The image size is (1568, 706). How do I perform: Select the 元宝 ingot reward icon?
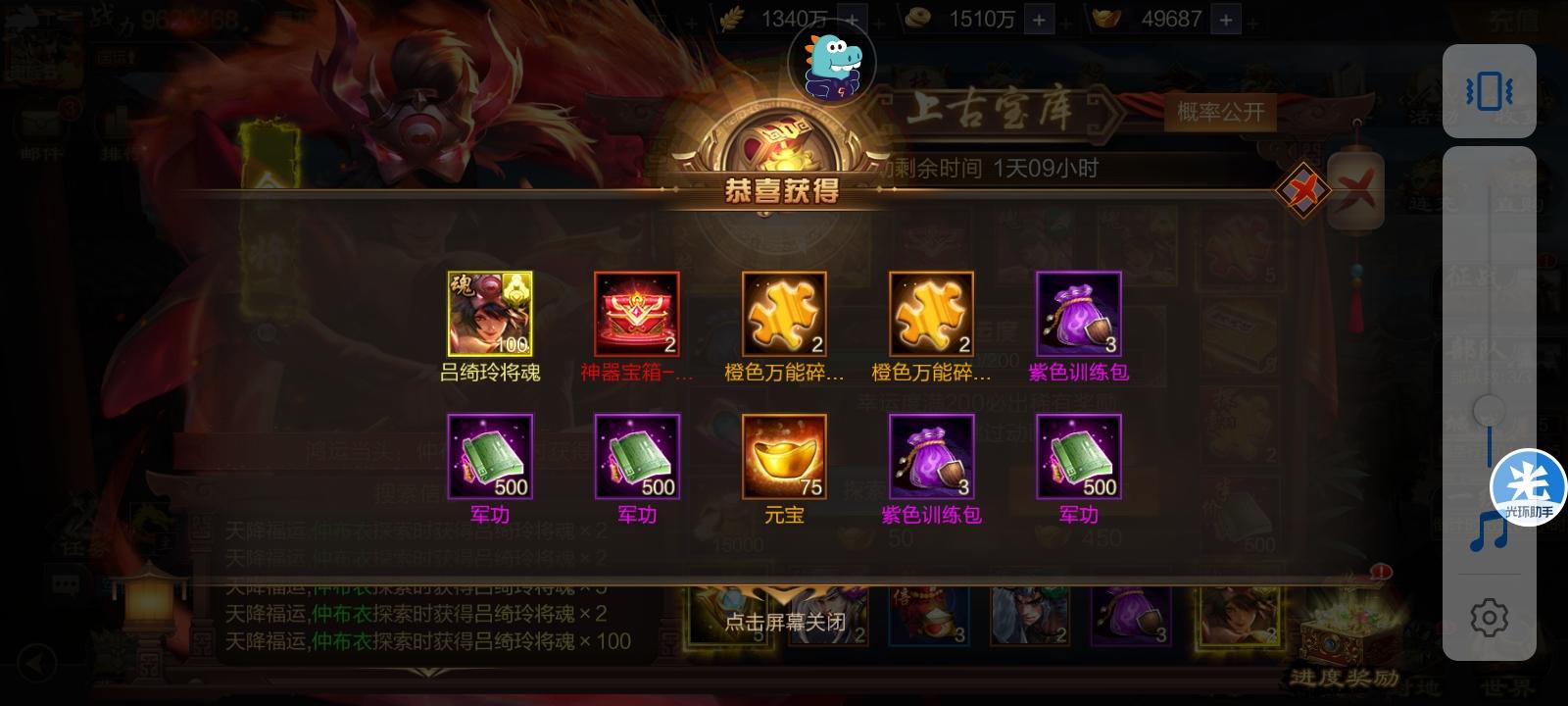click(782, 456)
